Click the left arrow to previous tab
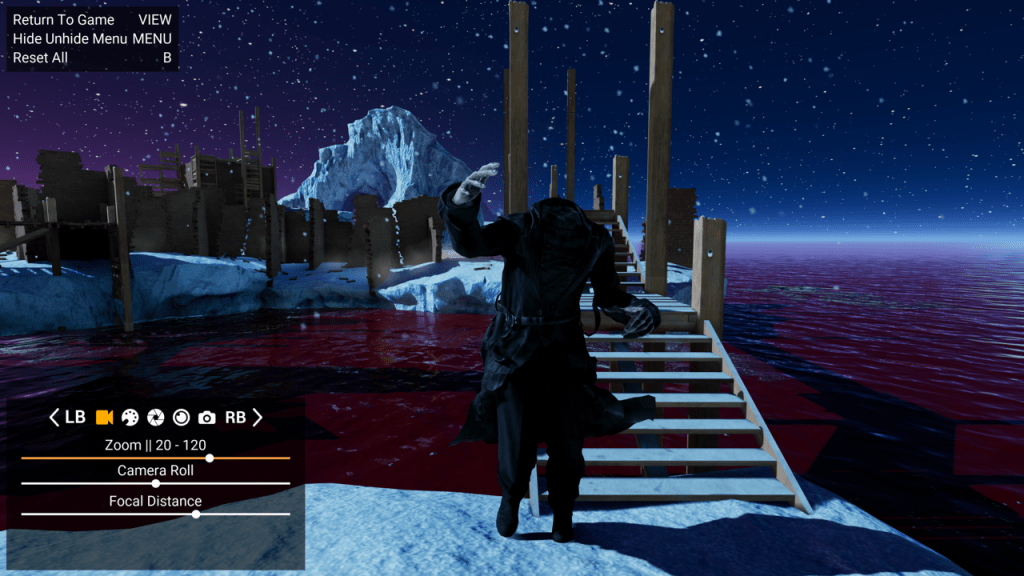Viewport: 1024px width, 576px height. click(55, 417)
